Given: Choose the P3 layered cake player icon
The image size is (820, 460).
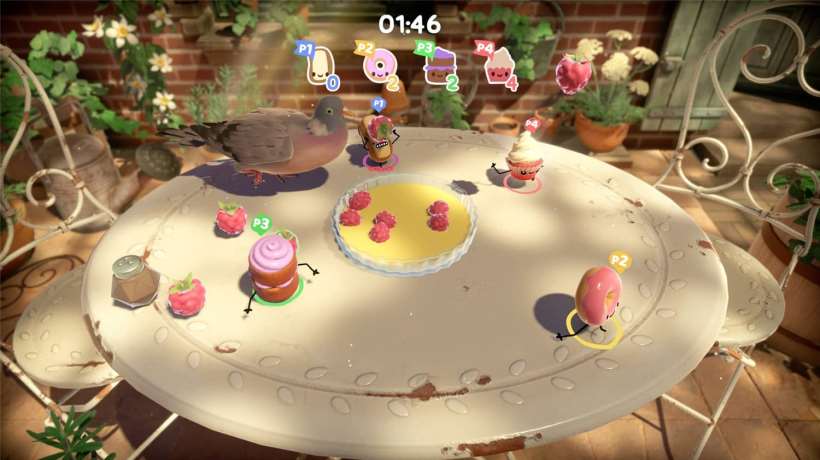Looking at the screenshot, I should tap(438, 66).
